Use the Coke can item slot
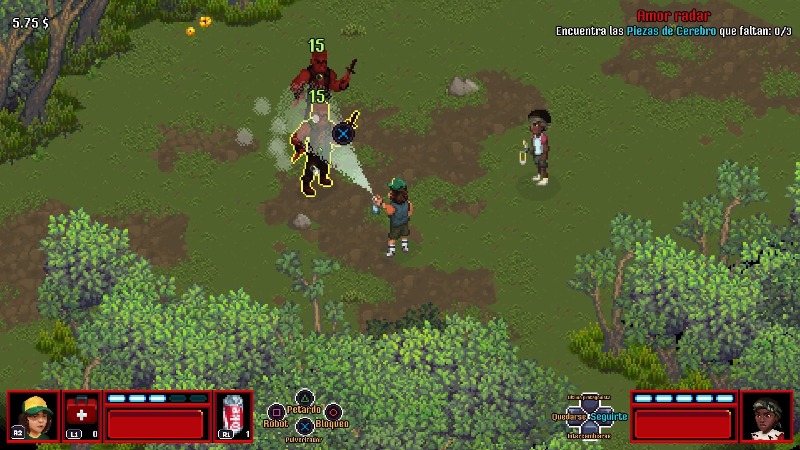The height and width of the screenshot is (450, 800). coord(232,416)
